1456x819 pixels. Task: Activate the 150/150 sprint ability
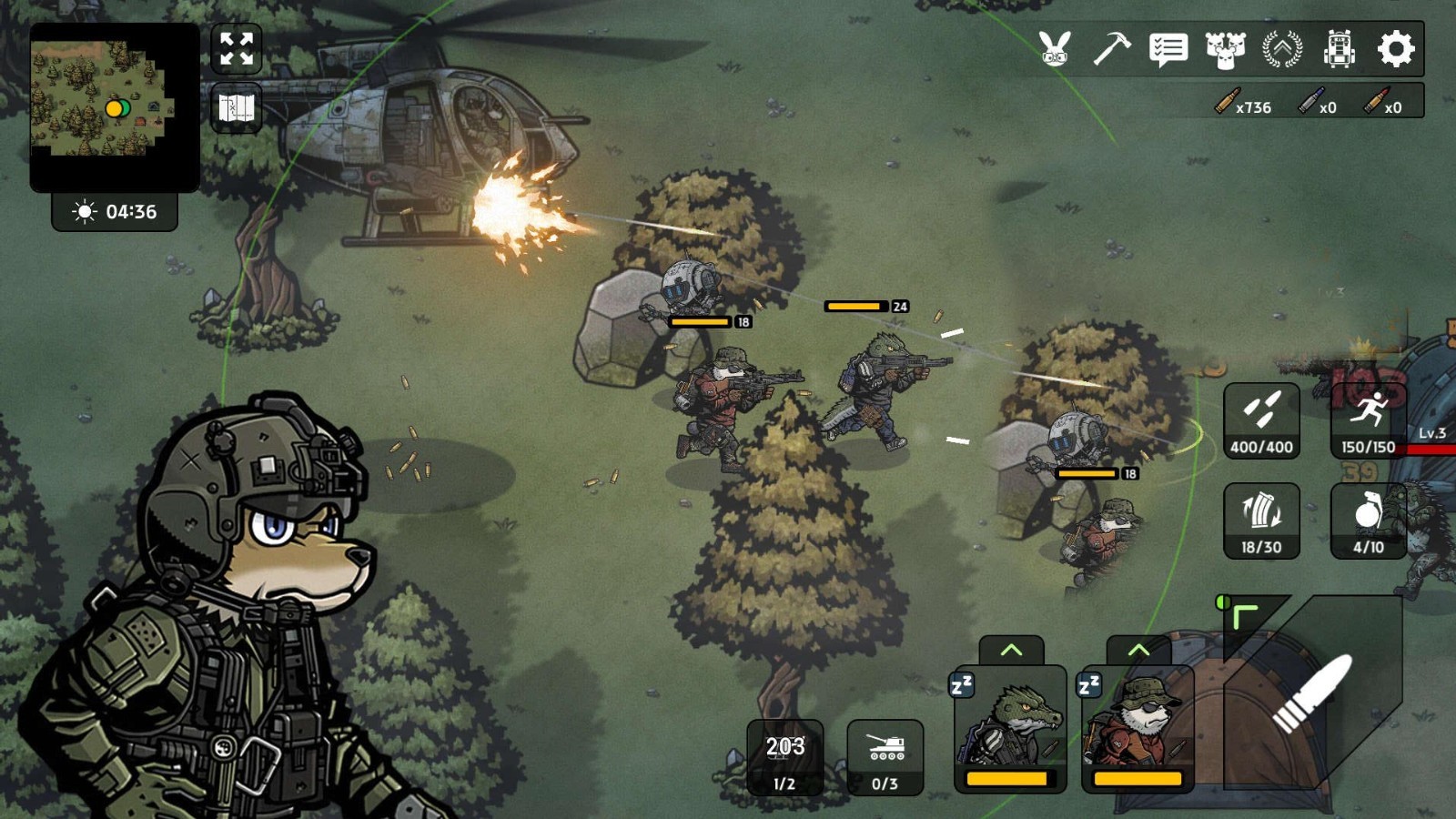[x=1368, y=420]
